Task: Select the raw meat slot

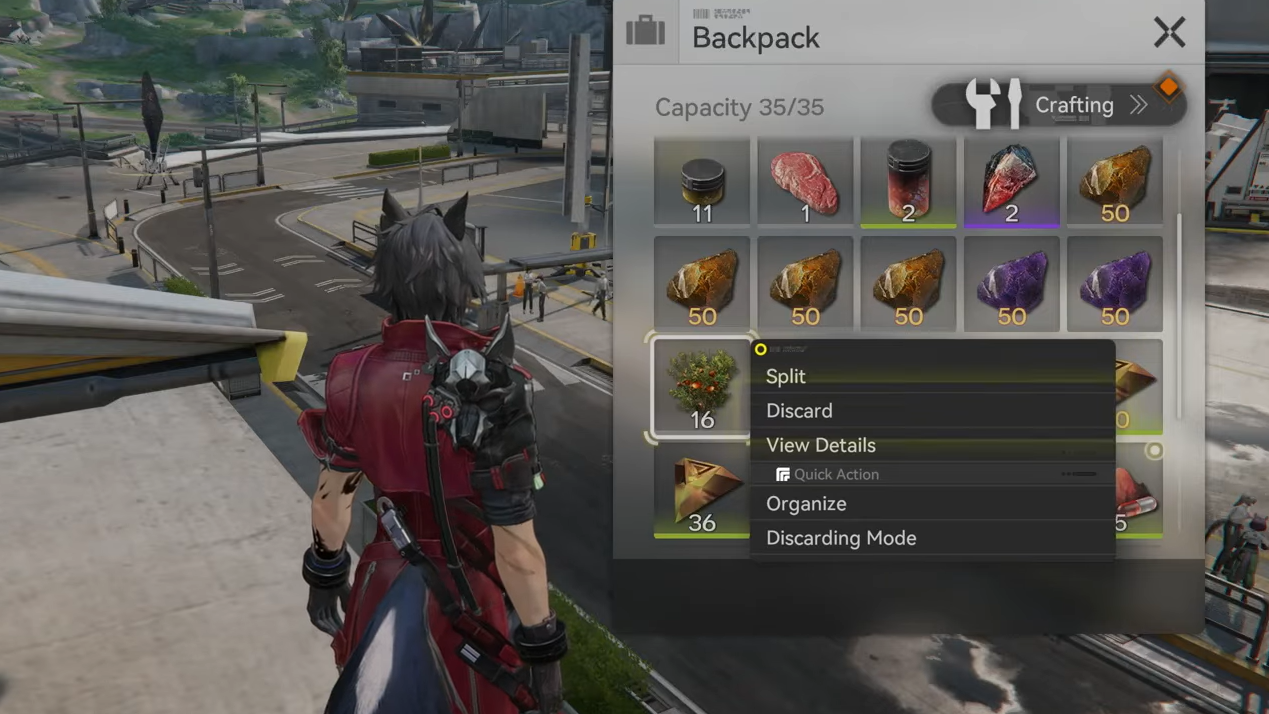Action: pyautogui.click(x=805, y=182)
